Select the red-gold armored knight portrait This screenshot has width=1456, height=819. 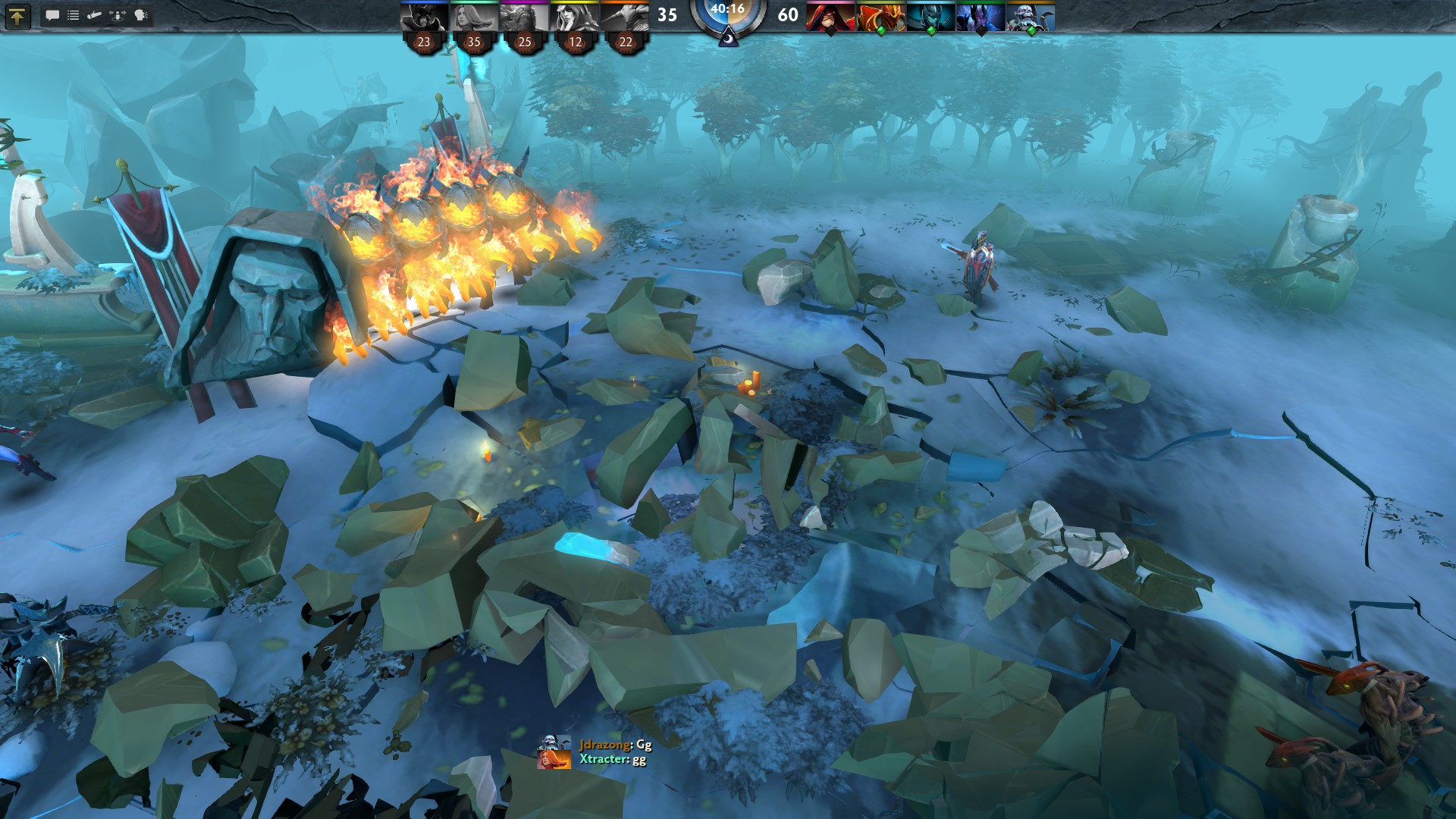point(880,17)
